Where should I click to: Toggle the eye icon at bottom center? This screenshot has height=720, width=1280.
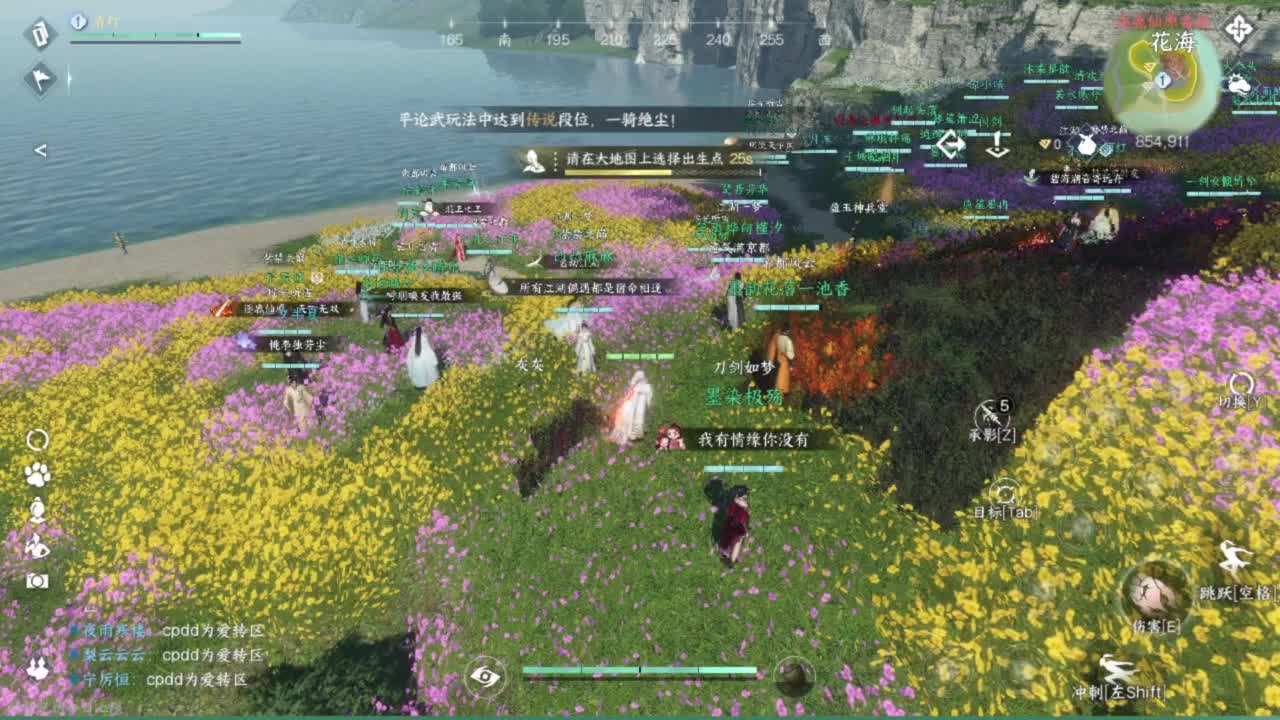pyautogui.click(x=487, y=675)
